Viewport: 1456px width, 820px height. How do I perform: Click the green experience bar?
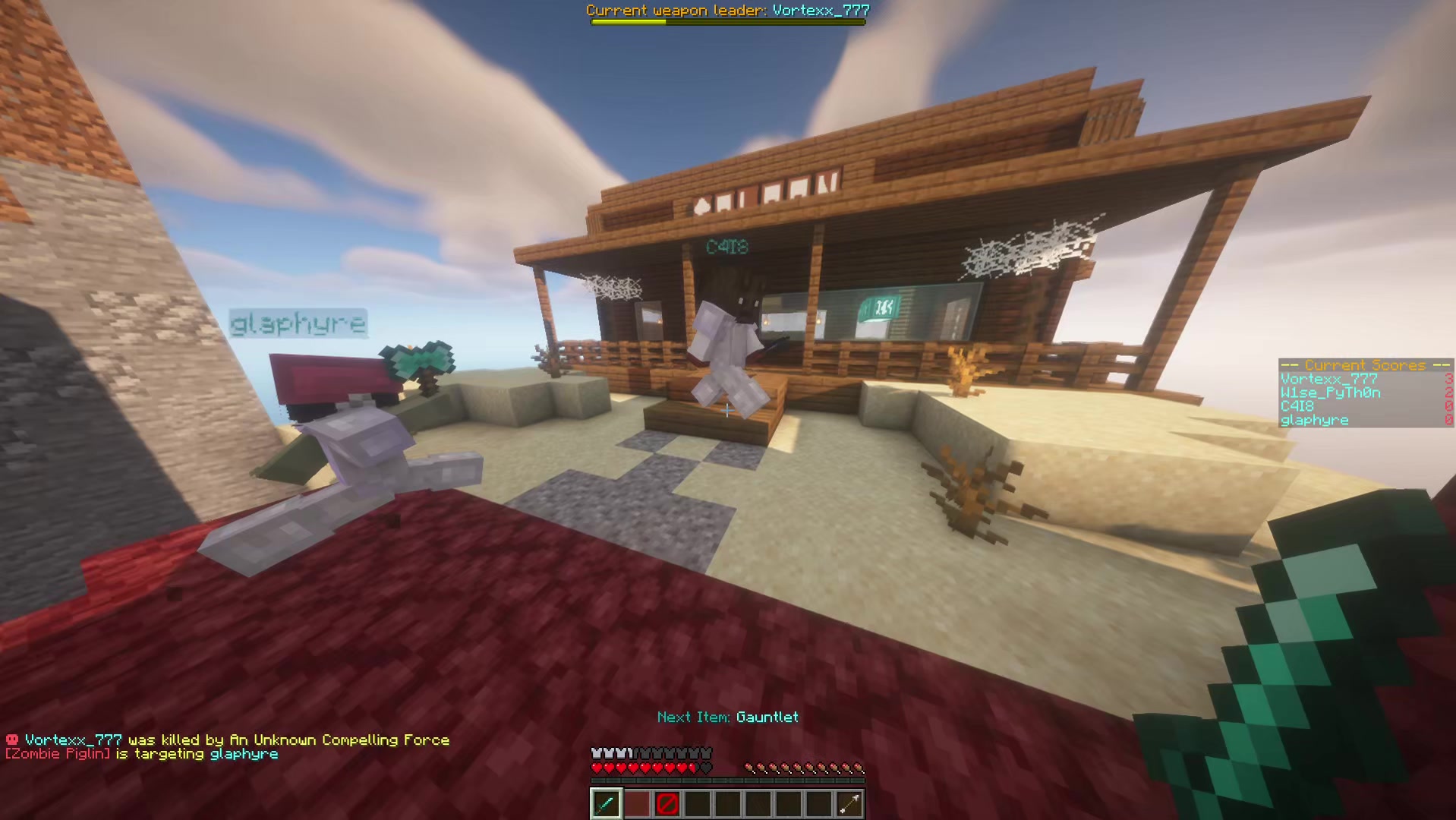tap(727, 780)
